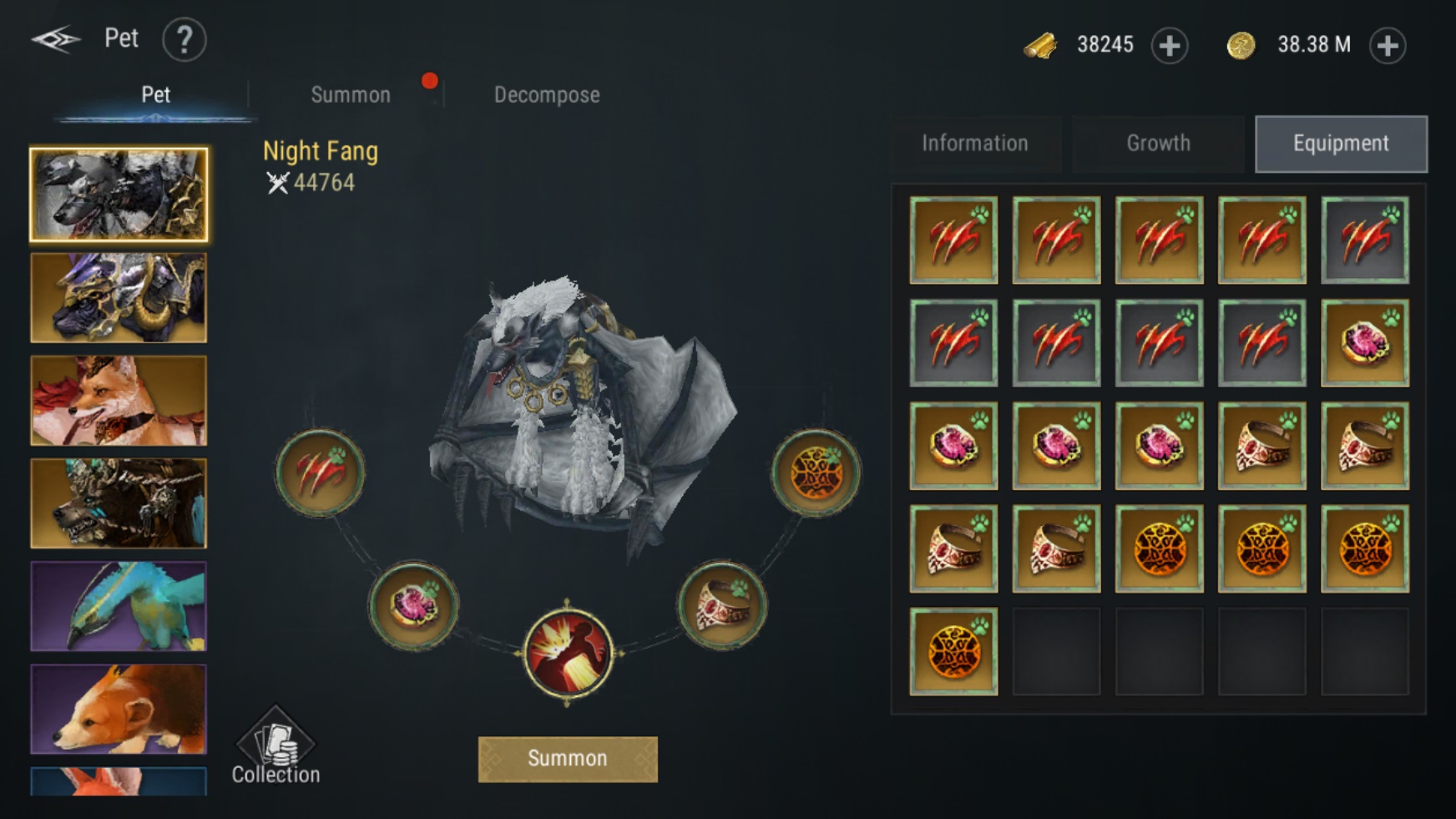The width and height of the screenshot is (1456, 819).
Task: Select the Equipment tab
Action: (1341, 144)
